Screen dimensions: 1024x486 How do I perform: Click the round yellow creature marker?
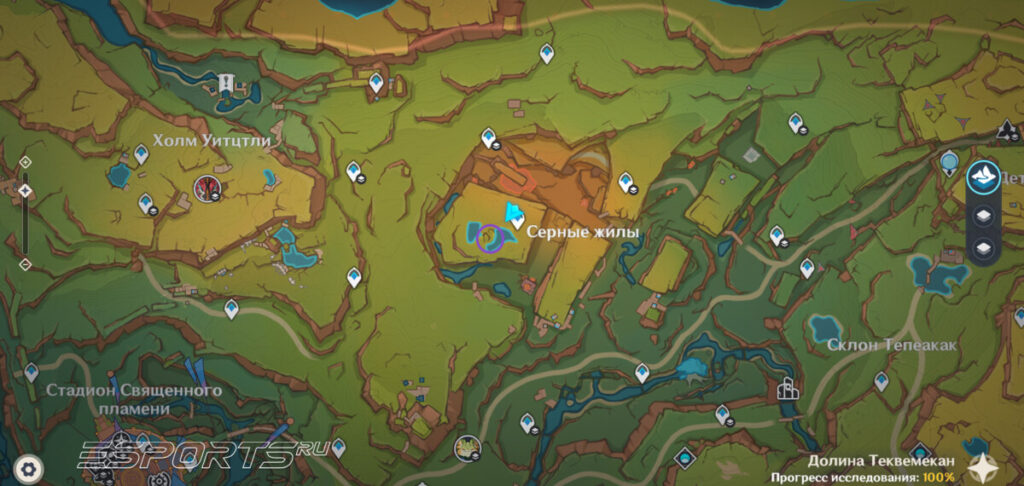[466, 447]
